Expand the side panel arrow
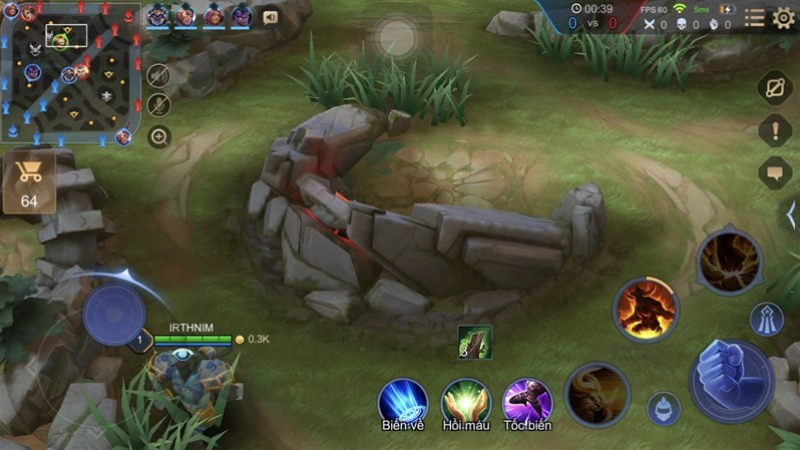 [x=789, y=214]
